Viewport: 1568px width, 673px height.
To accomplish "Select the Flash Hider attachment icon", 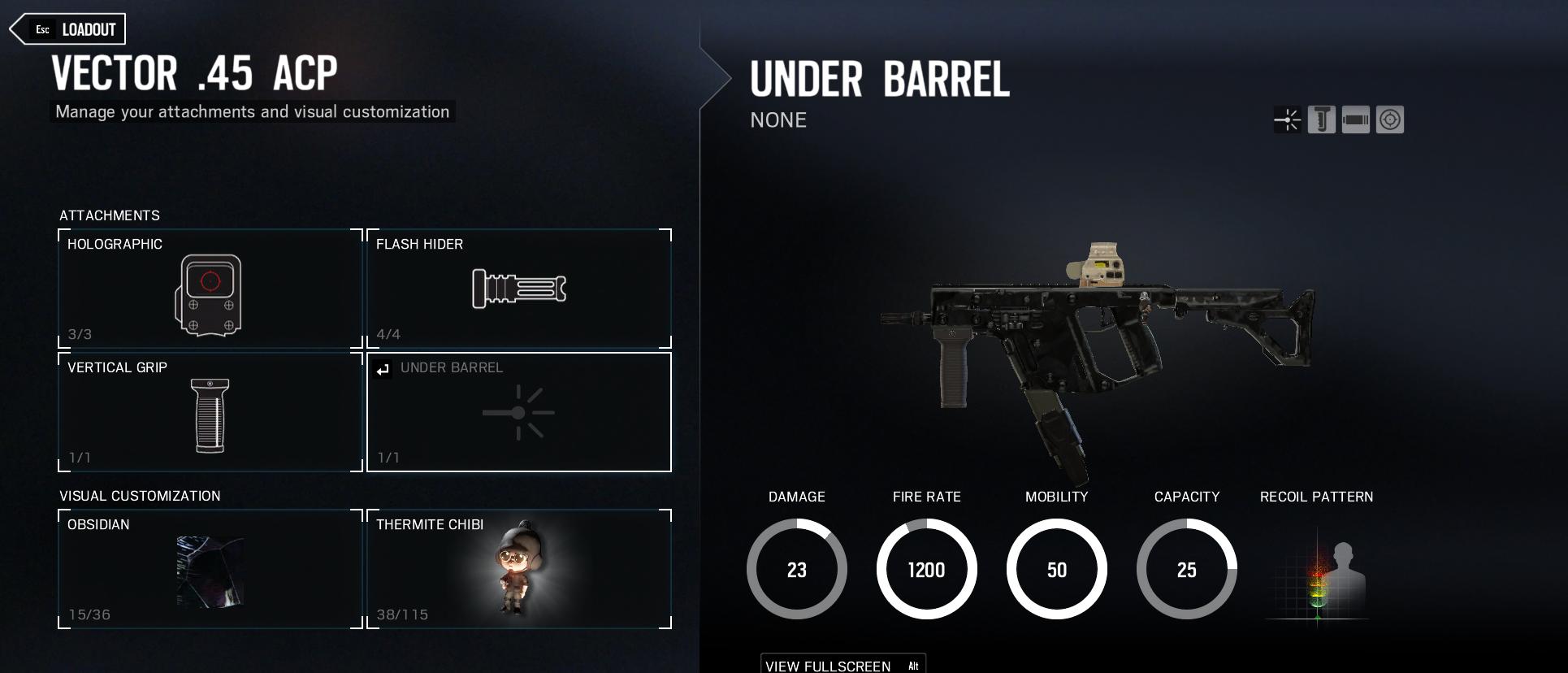I will [x=518, y=289].
